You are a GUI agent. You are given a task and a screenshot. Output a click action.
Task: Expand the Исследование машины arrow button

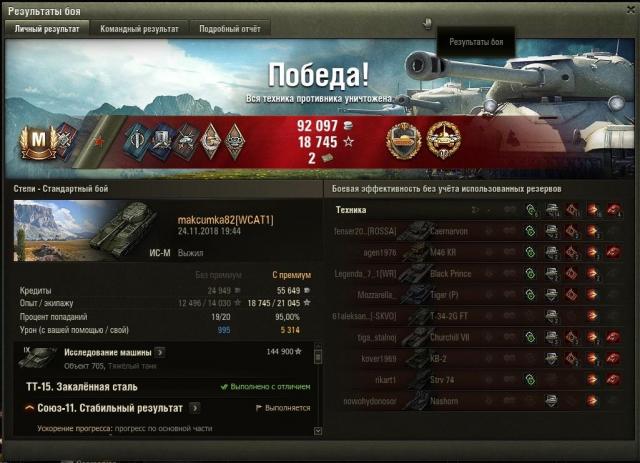pyautogui.click(x=160, y=353)
